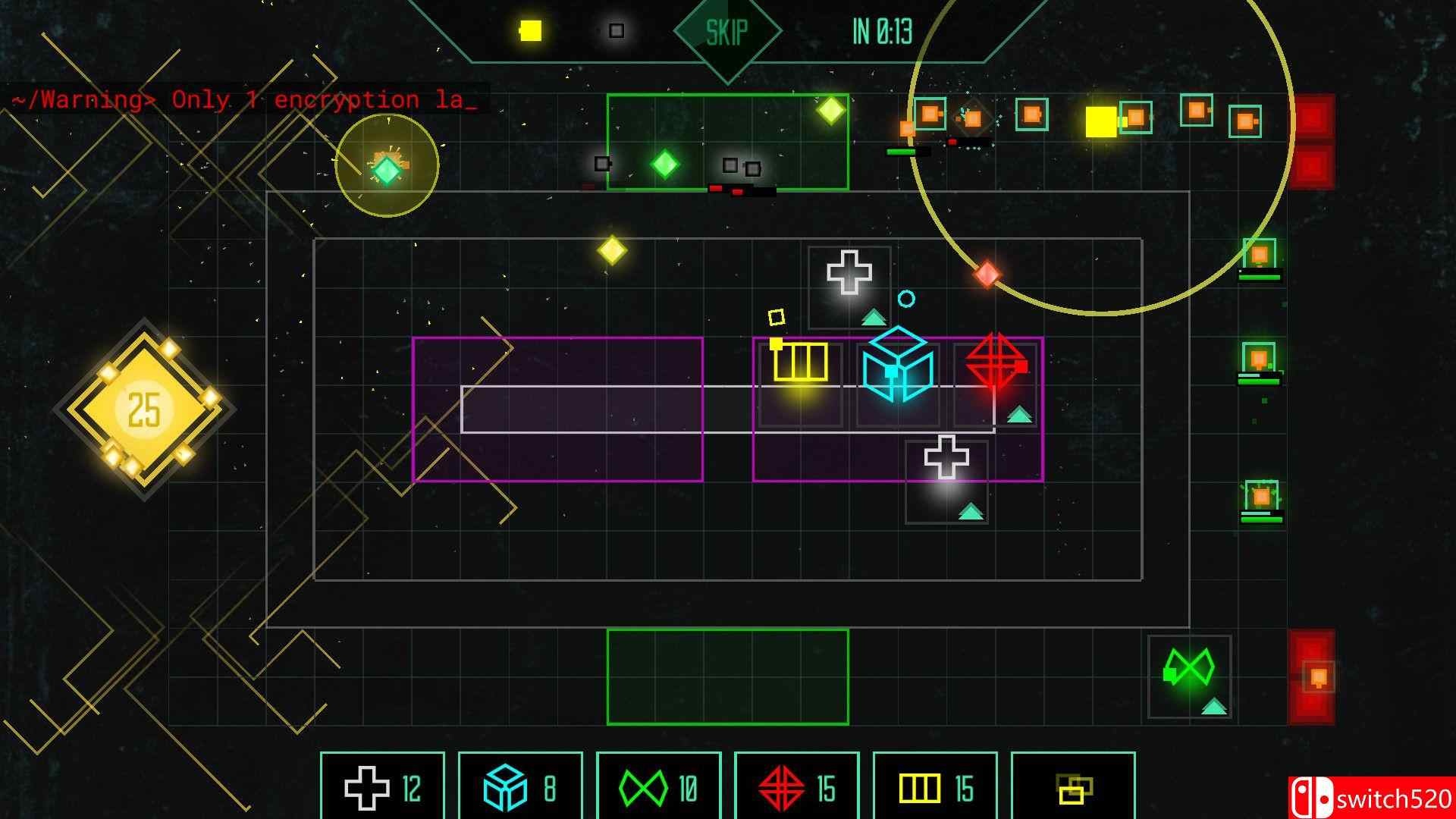1456x819 pixels.
Task: Select the white cross tower costing 12
Action: [383, 789]
